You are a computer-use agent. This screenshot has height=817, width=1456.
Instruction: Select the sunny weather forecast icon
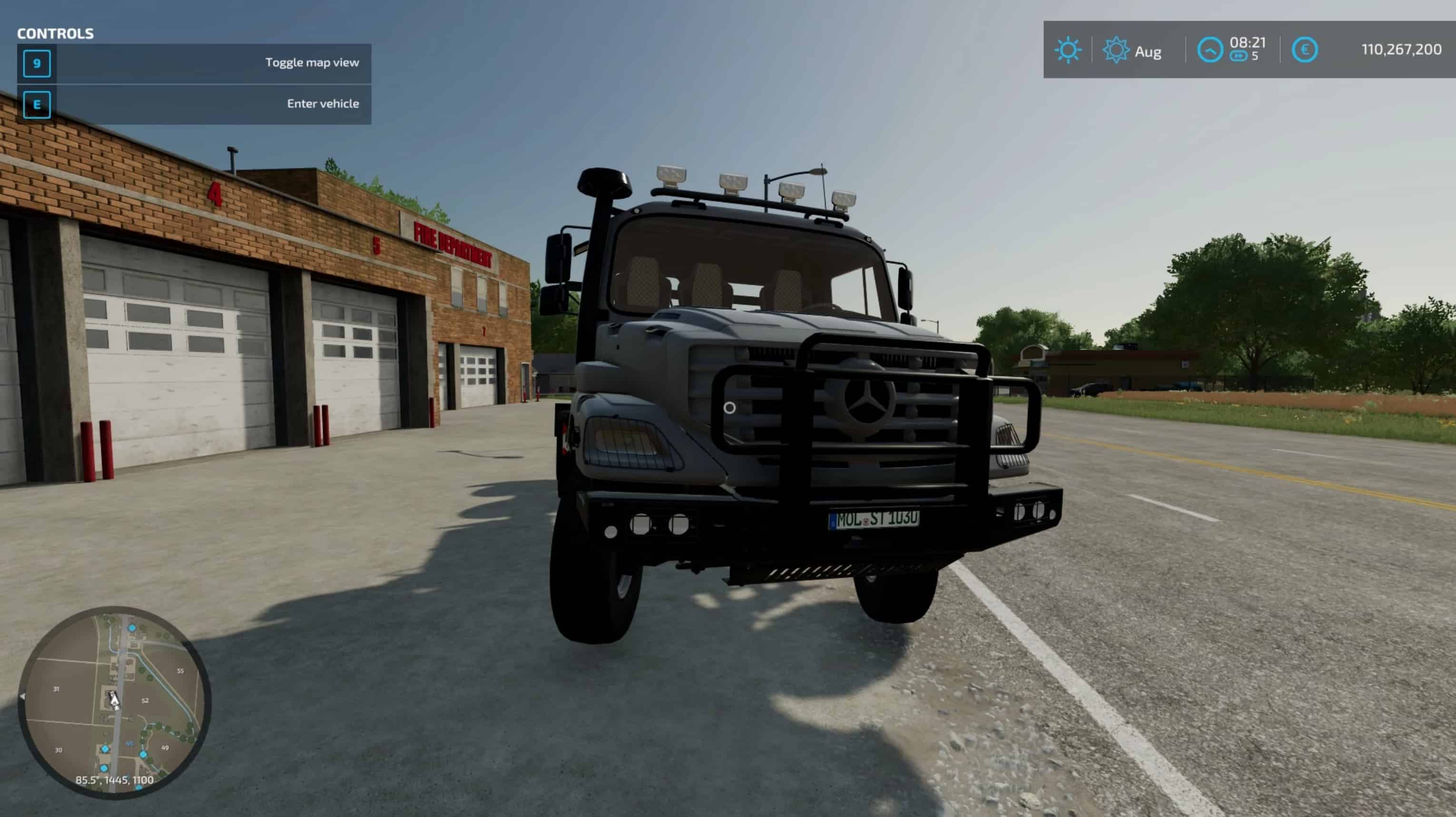point(1068,50)
